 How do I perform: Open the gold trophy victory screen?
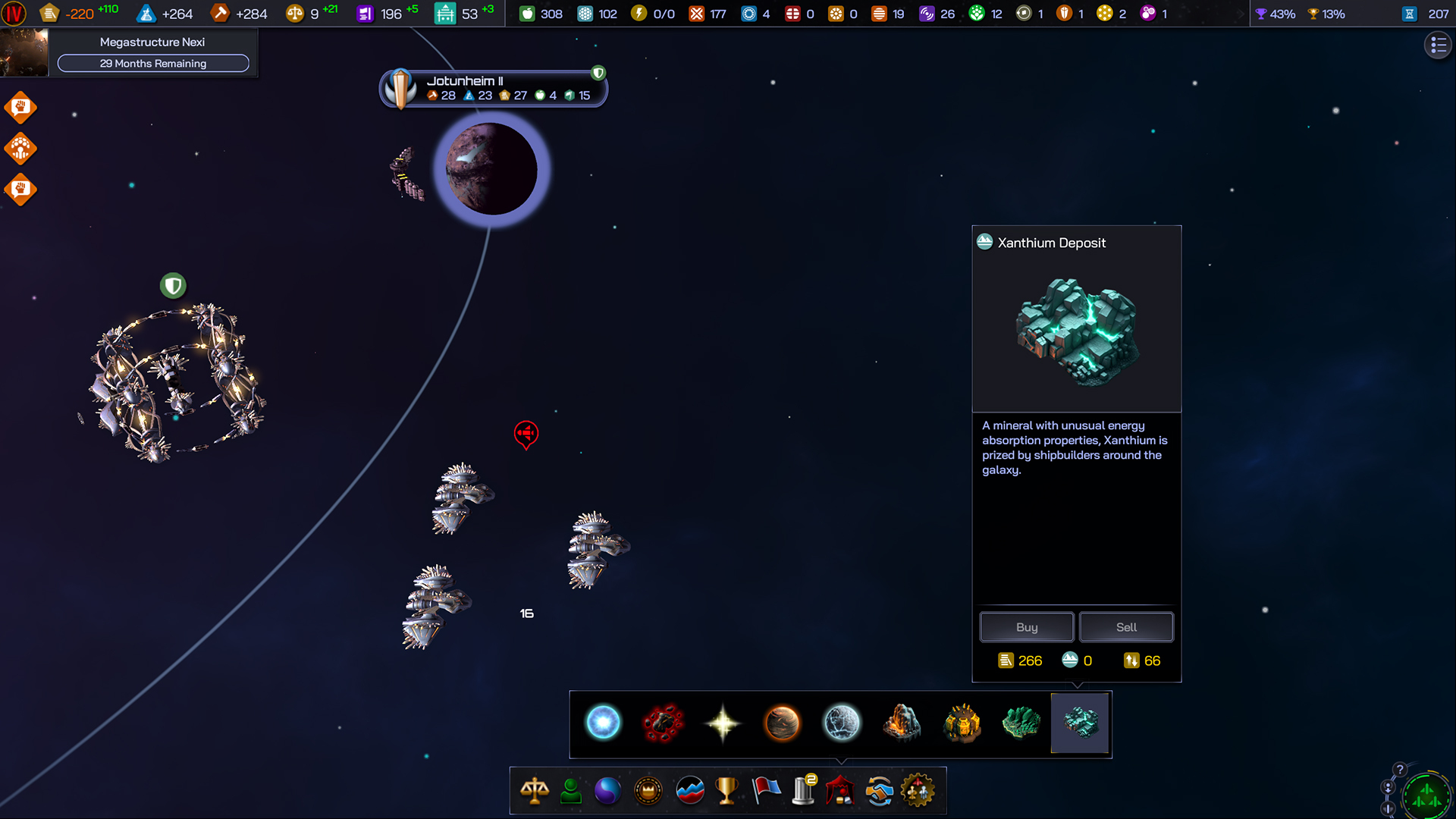726,791
